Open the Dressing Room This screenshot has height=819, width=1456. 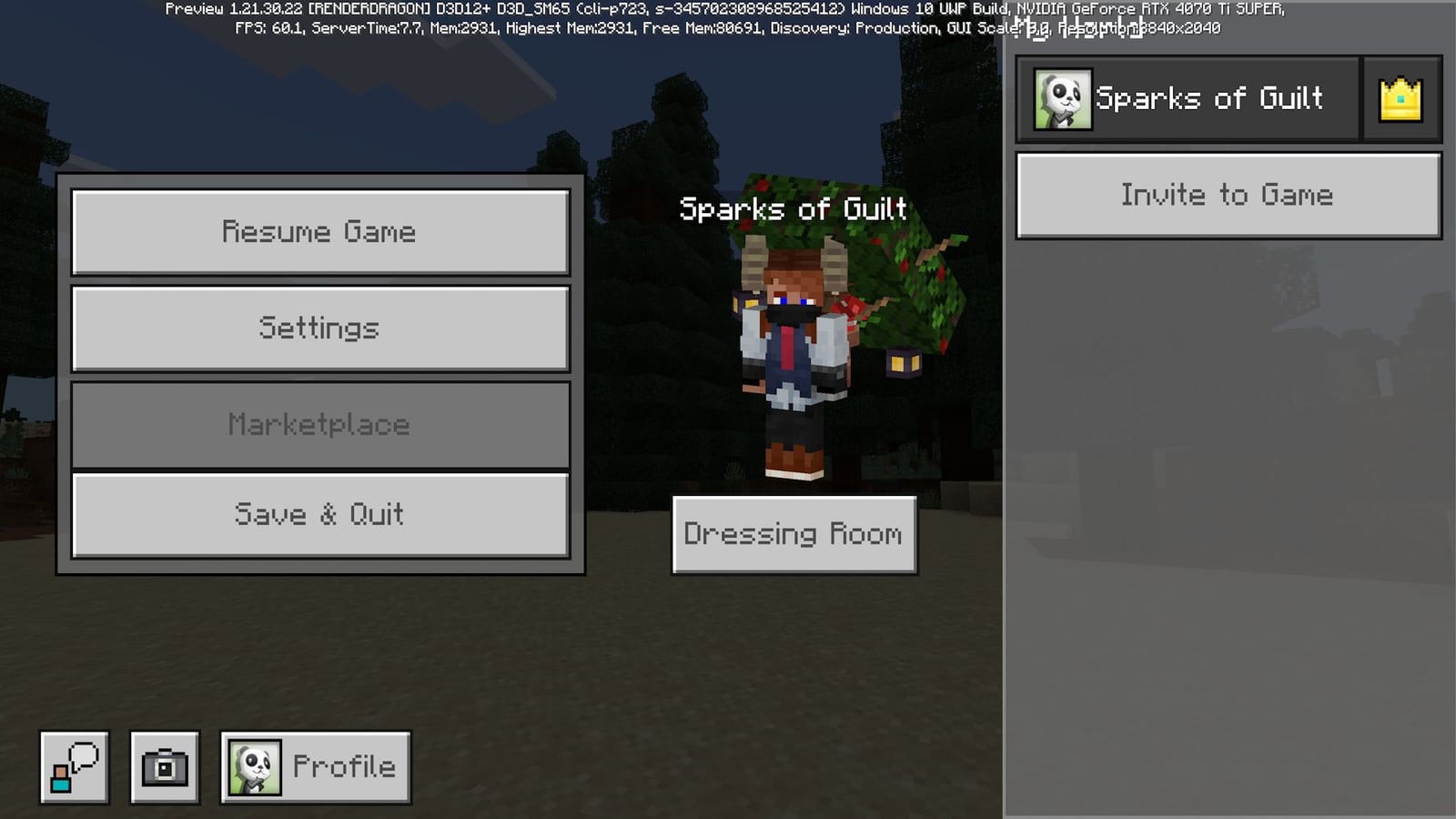[793, 535]
